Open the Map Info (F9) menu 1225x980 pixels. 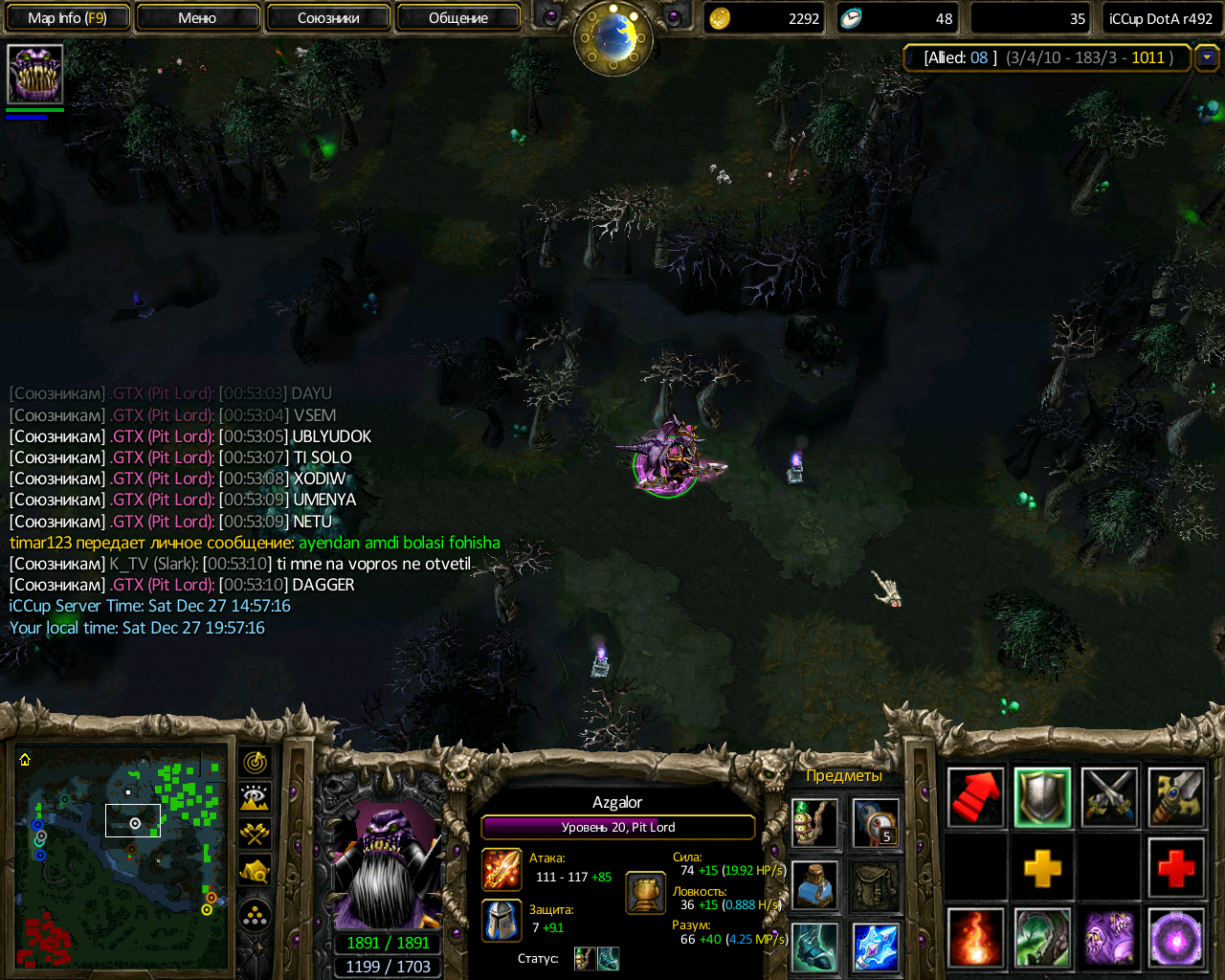[x=67, y=18]
